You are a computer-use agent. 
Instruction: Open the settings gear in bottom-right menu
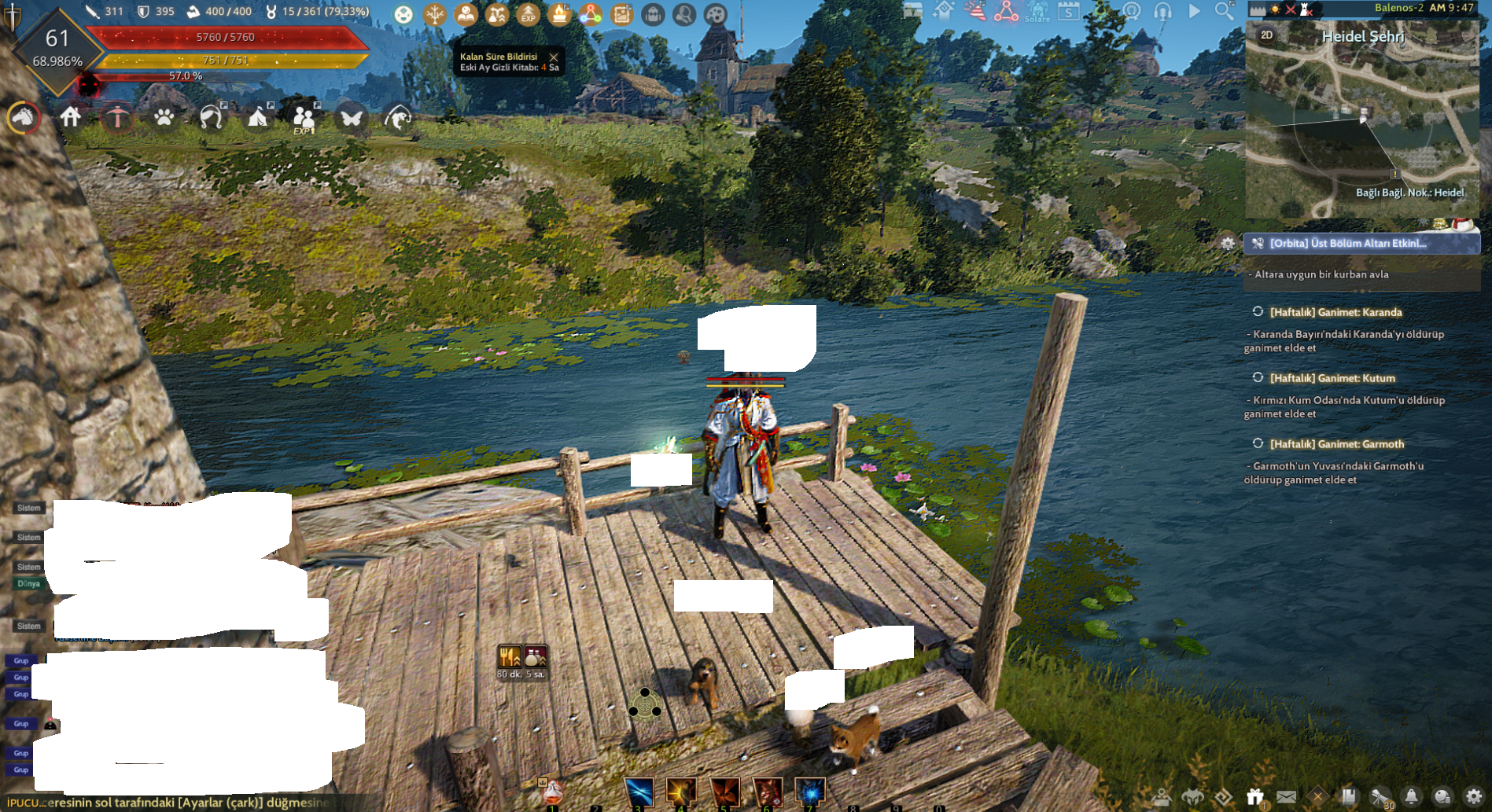pyautogui.click(x=1474, y=797)
